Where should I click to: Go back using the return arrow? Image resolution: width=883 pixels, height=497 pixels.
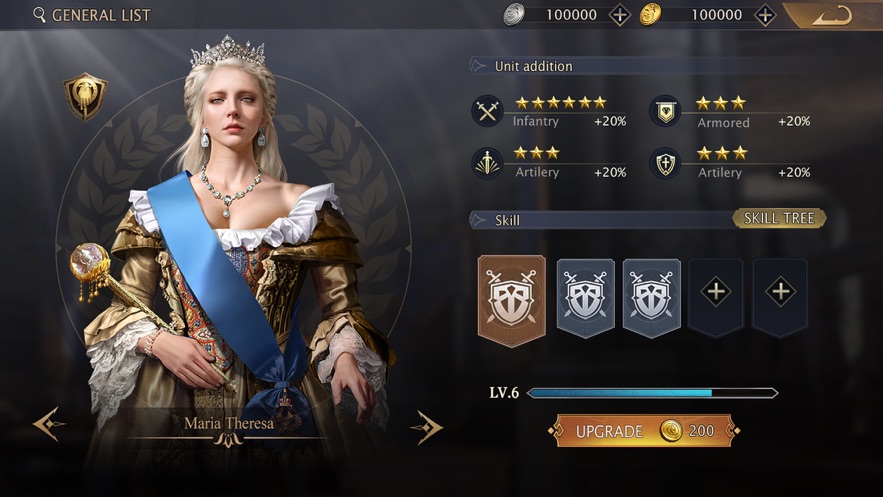[x=832, y=15]
